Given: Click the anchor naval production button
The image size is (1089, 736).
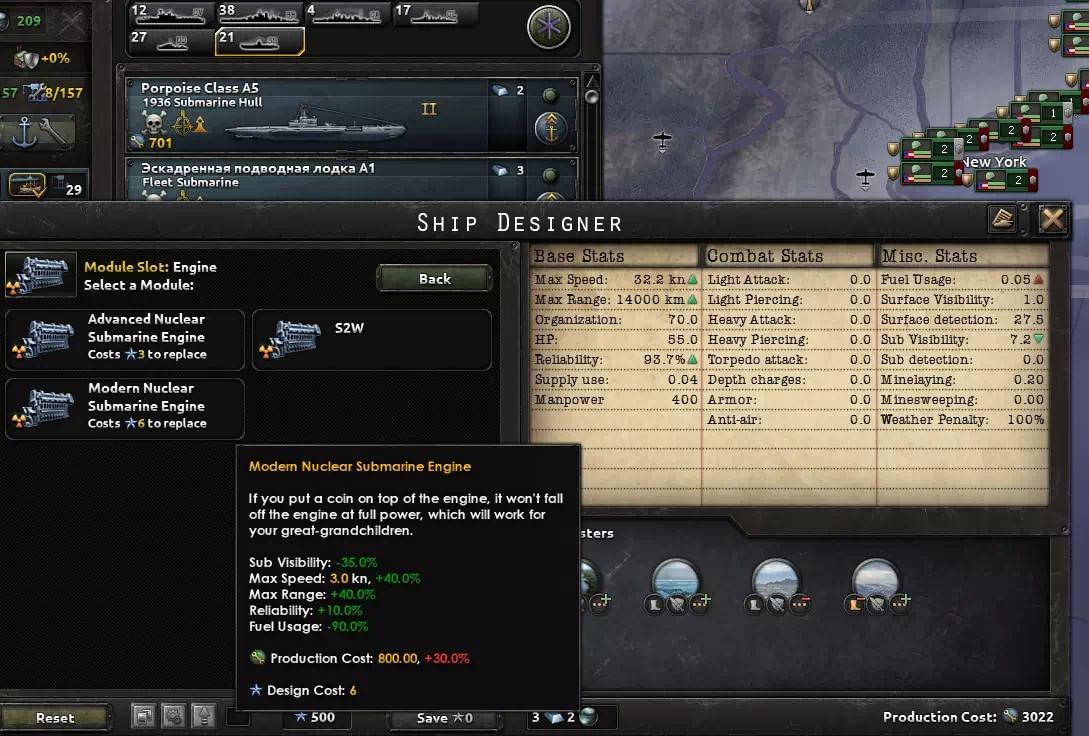Looking at the screenshot, I should [40, 131].
